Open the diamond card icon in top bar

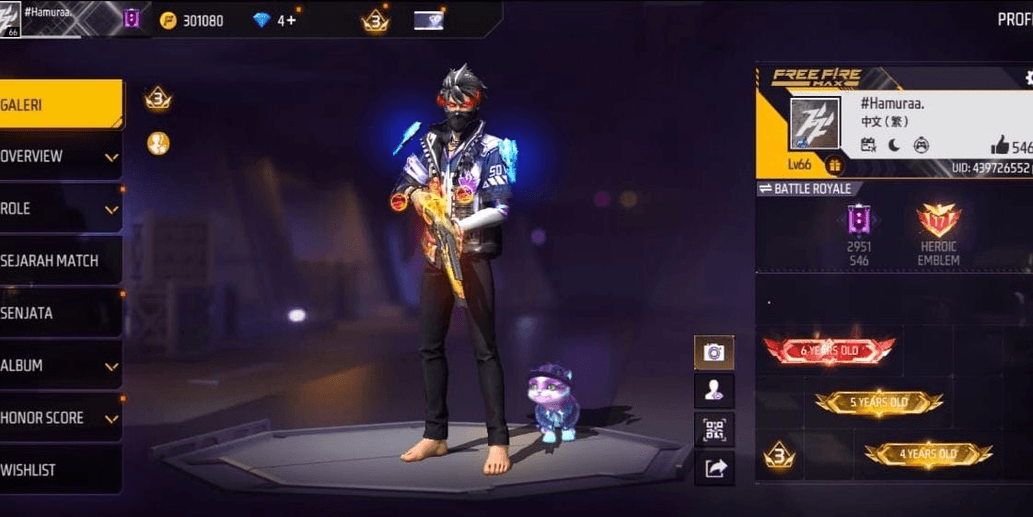[428, 20]
